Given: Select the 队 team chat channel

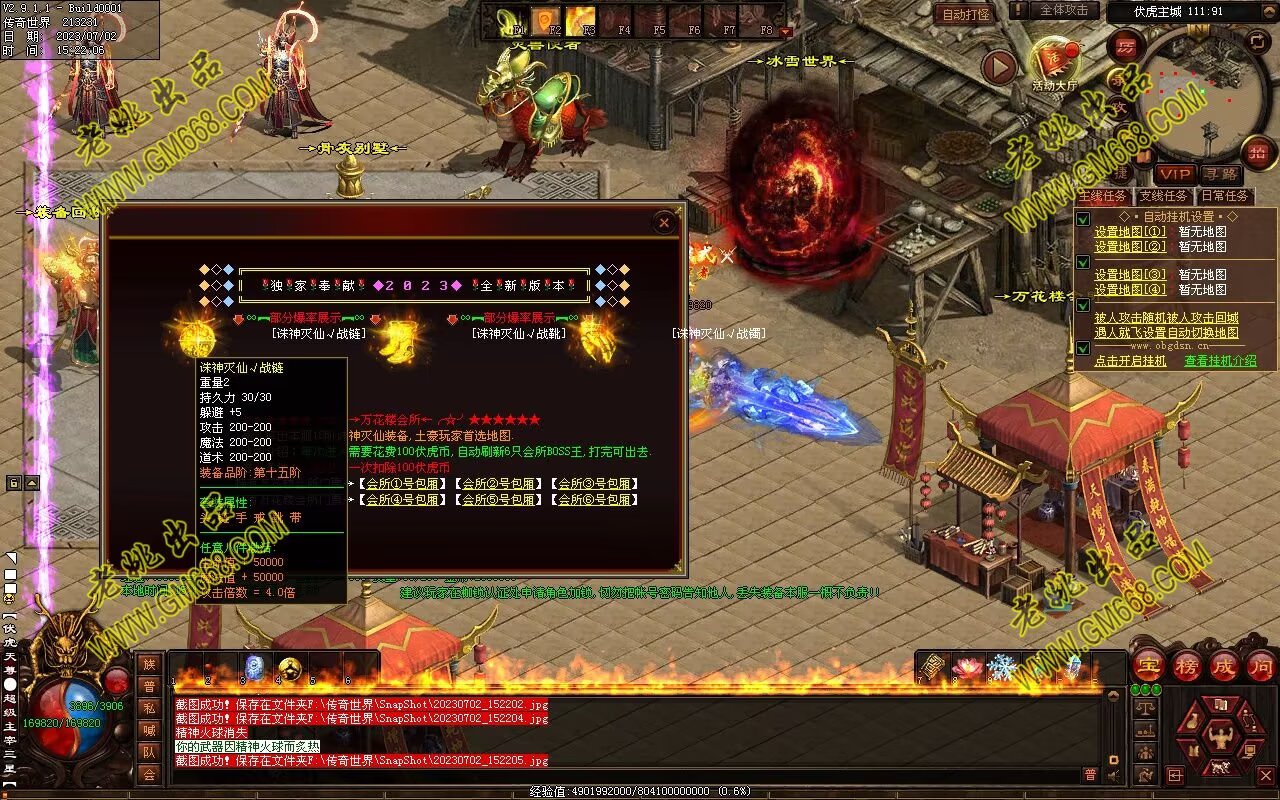Looking at the screenshot, I should pos(149,752).
